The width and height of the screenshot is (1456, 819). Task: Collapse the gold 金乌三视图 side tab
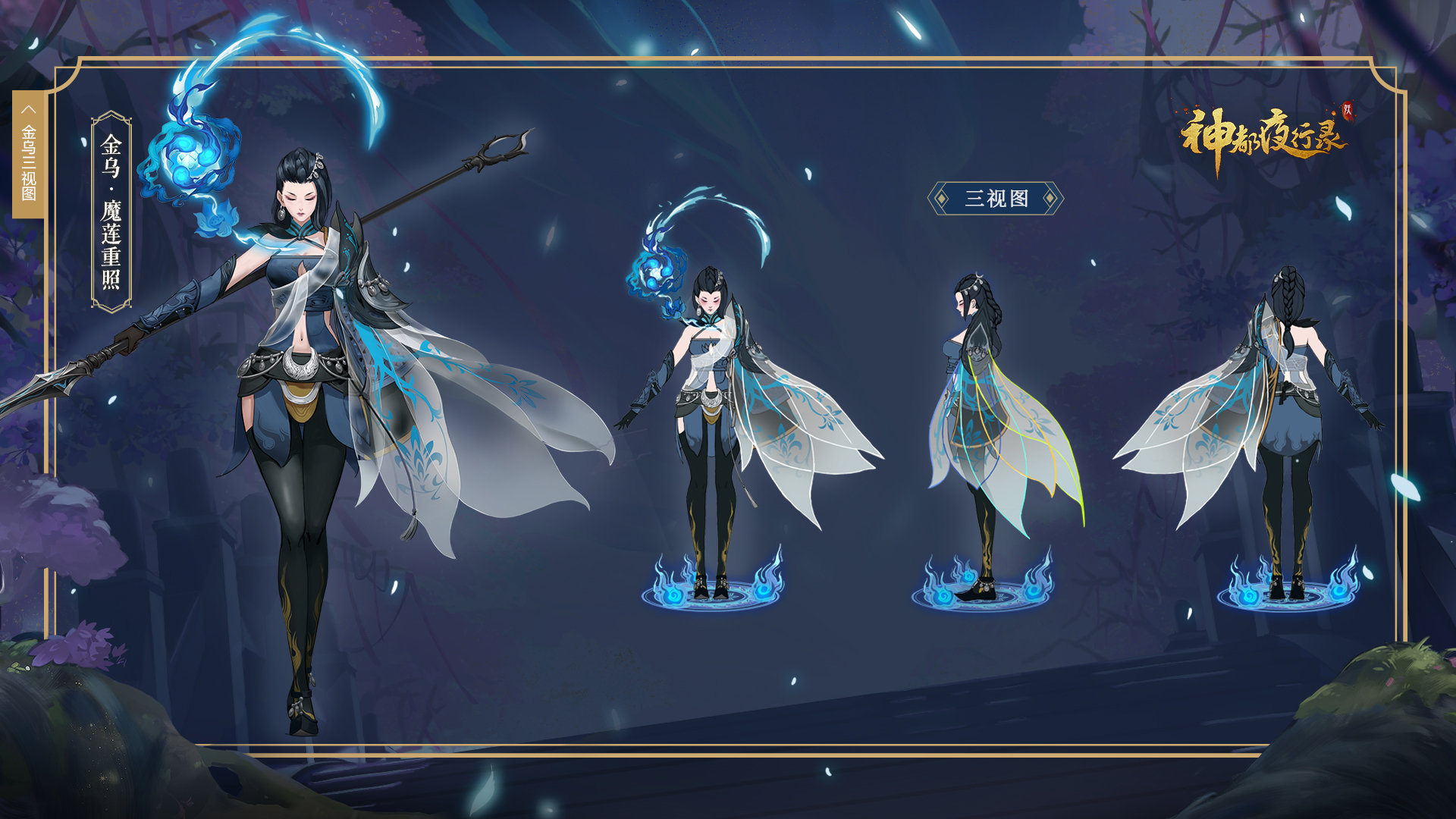(29, 111)
